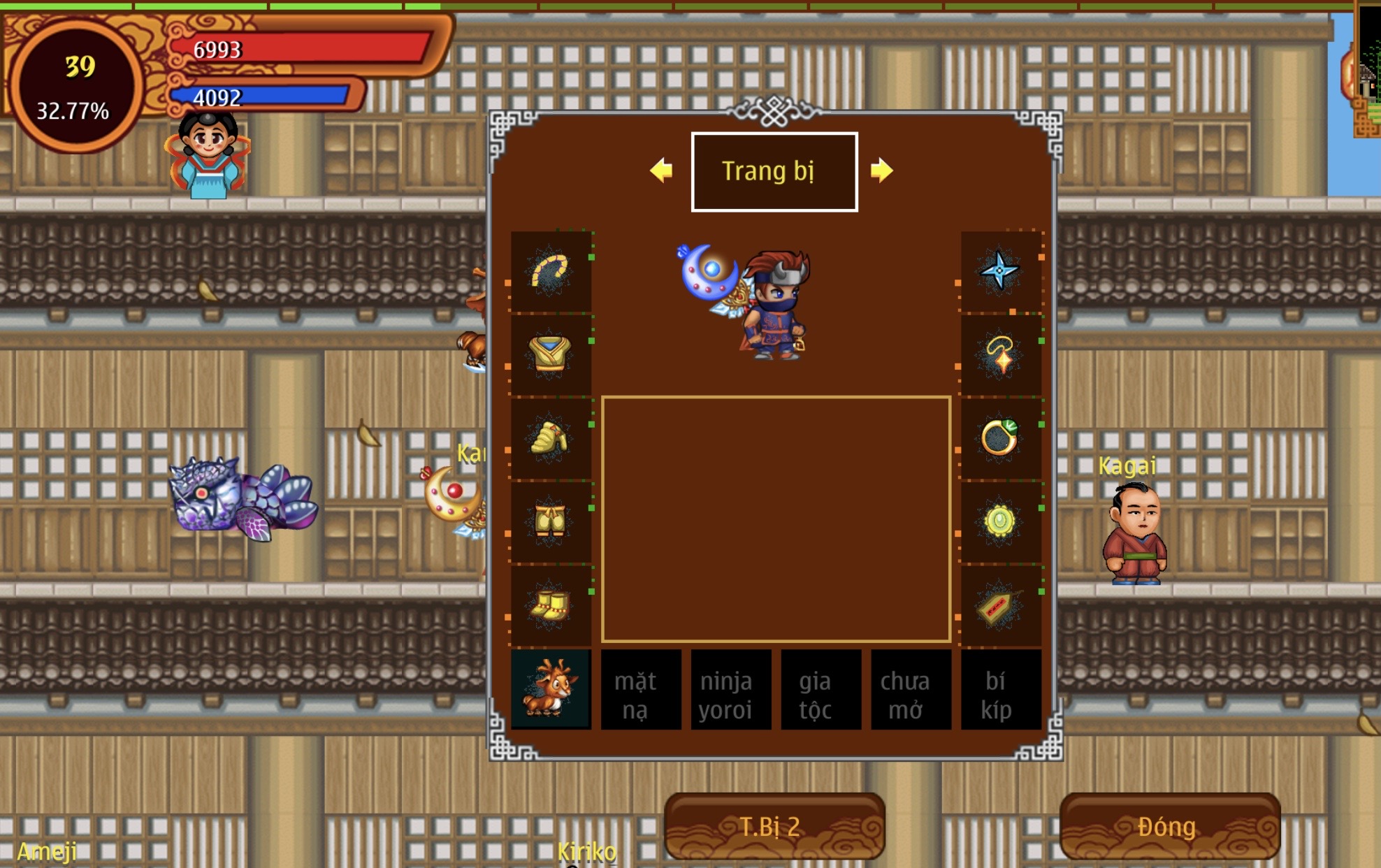Go to previous panel with left arrow
1381x868 pixels.
coord(661,171)
